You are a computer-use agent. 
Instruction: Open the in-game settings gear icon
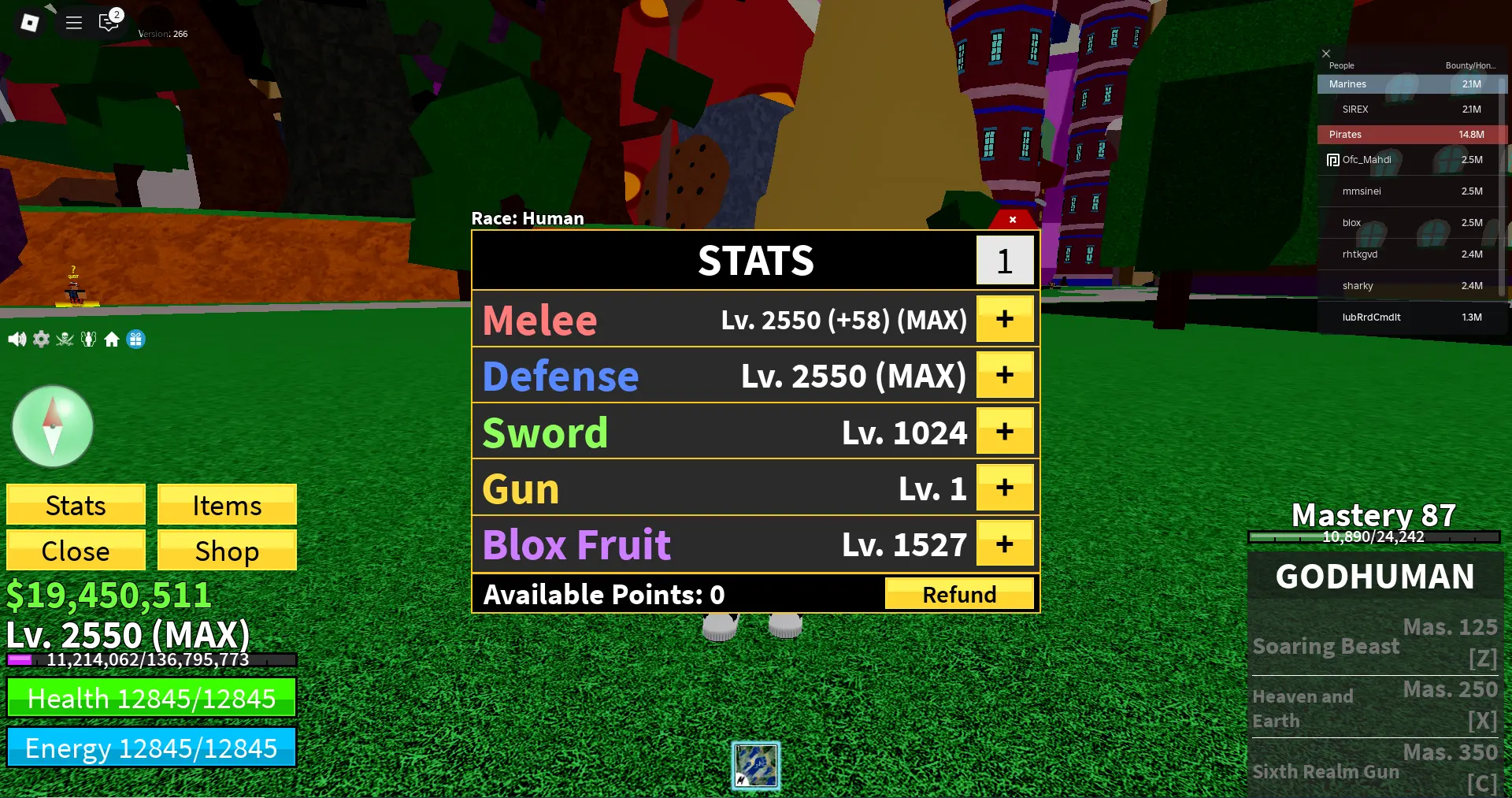[41, 339]
